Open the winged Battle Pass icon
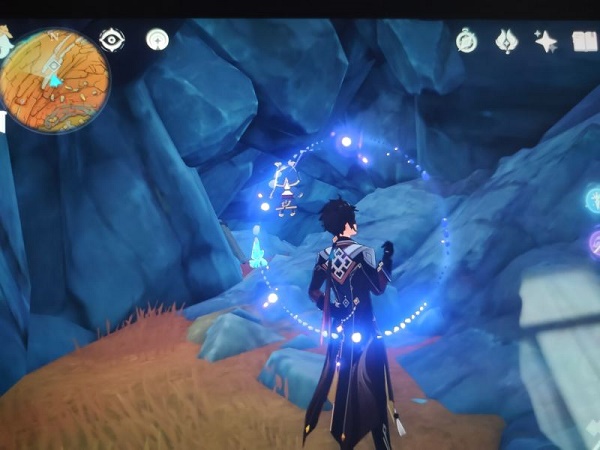Screen dimensions: 600x450 [506, 41]
